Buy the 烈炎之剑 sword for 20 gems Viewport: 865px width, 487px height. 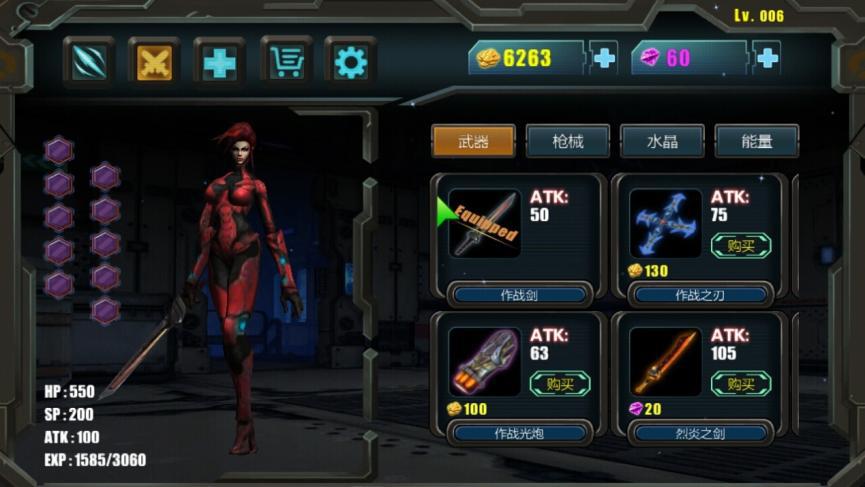click(x=741, y=383)
